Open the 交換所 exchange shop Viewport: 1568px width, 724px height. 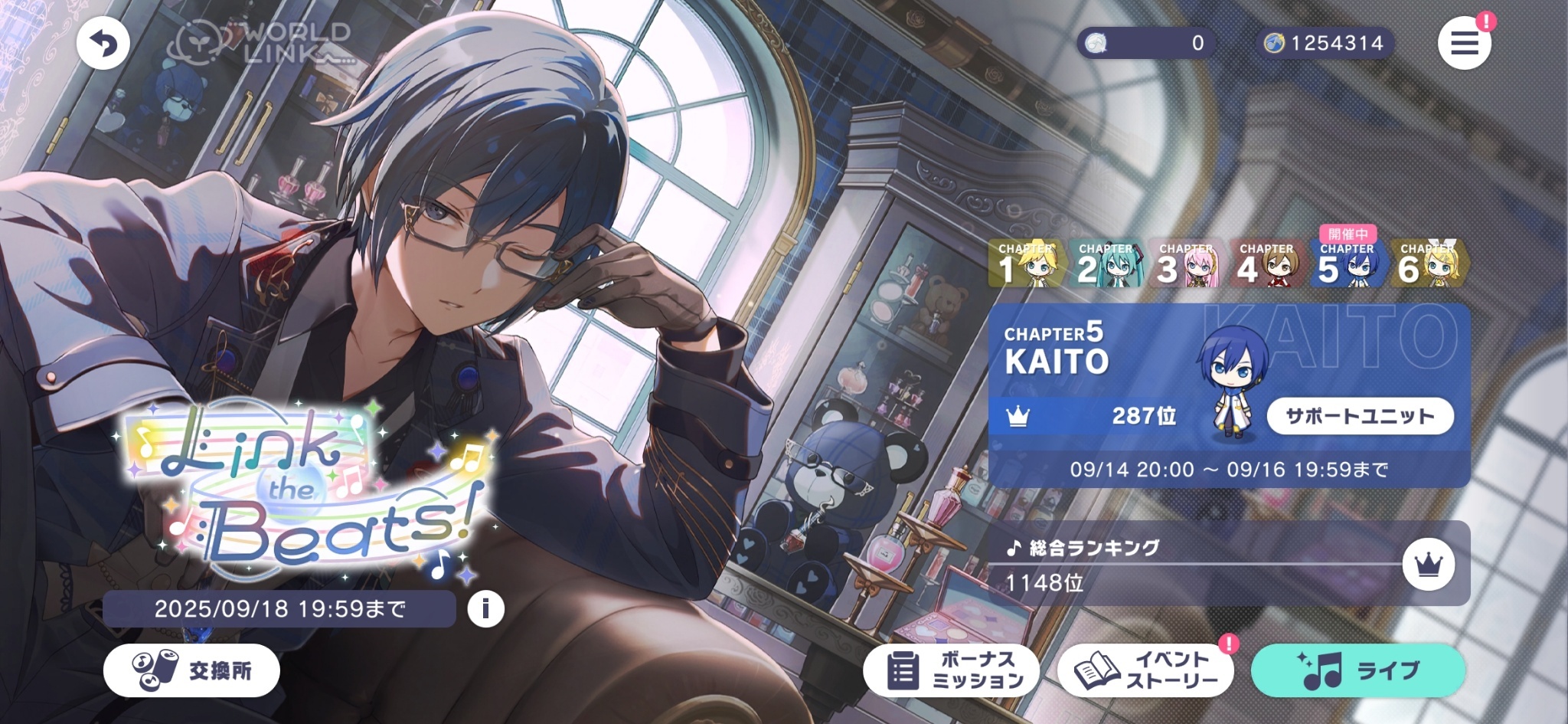[x=192, y=670]
